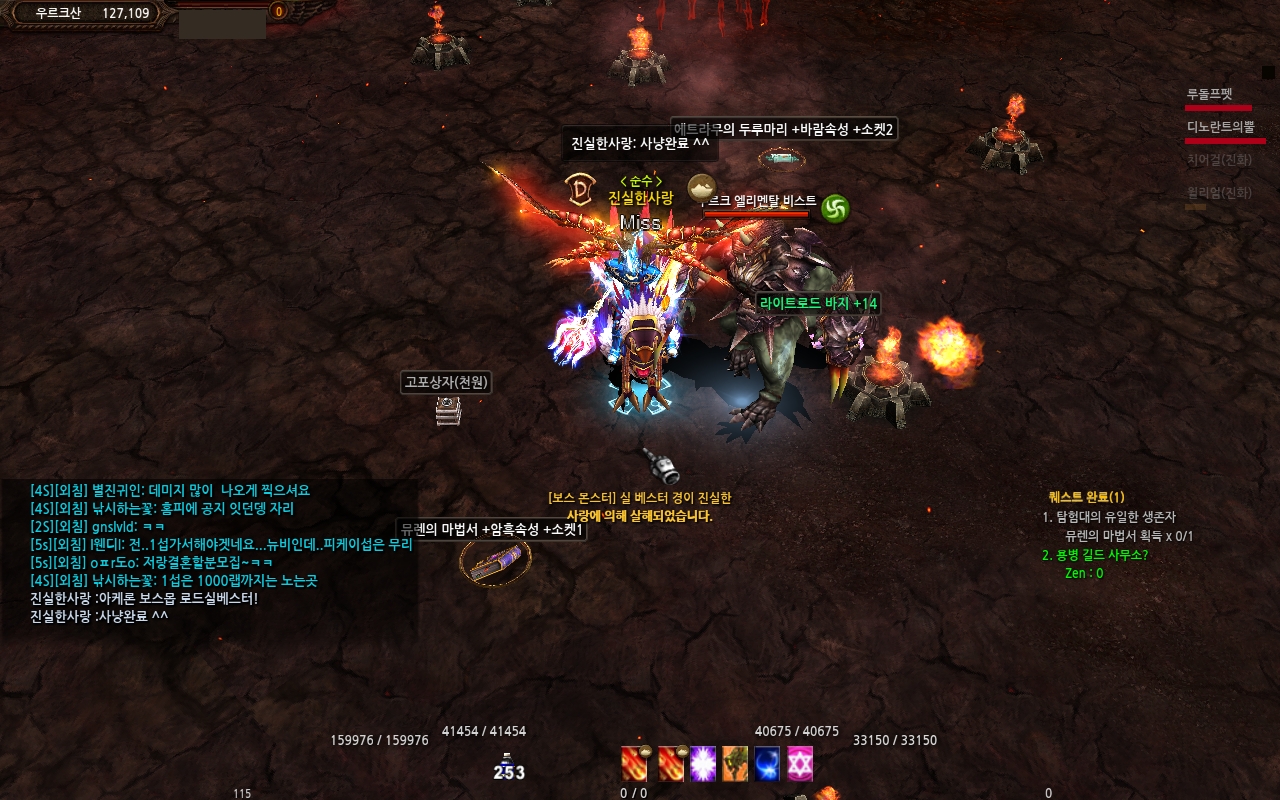Trigger the pink hexagram skill

click(x=800, y=764)
